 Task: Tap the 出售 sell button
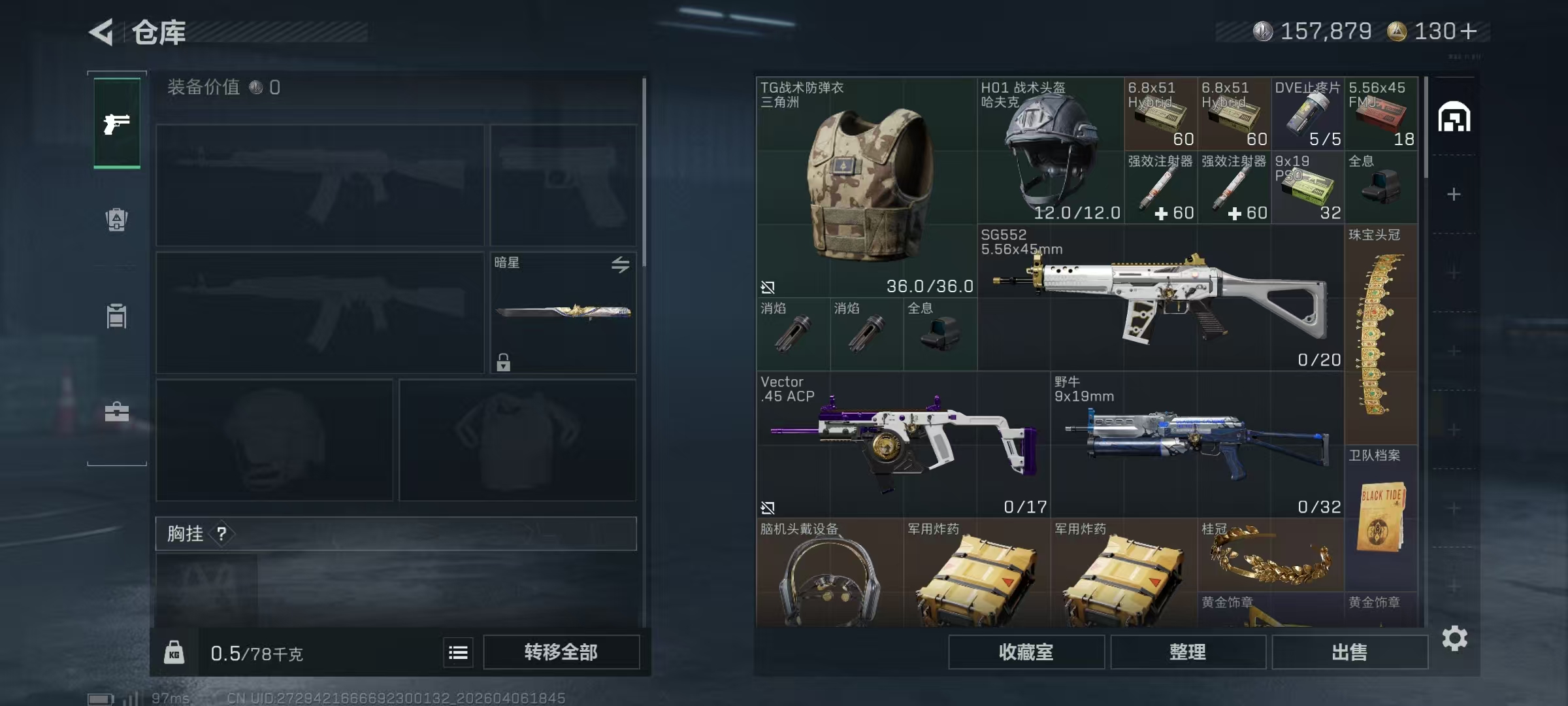click(1349, 652)
